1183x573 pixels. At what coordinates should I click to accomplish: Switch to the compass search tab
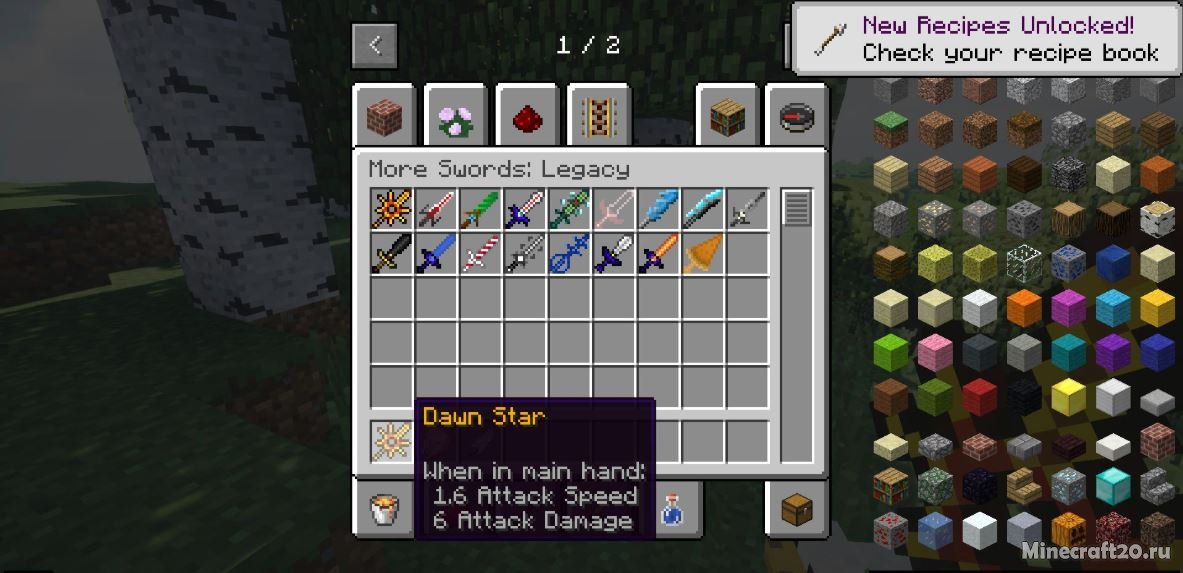[x=796, y=116]
